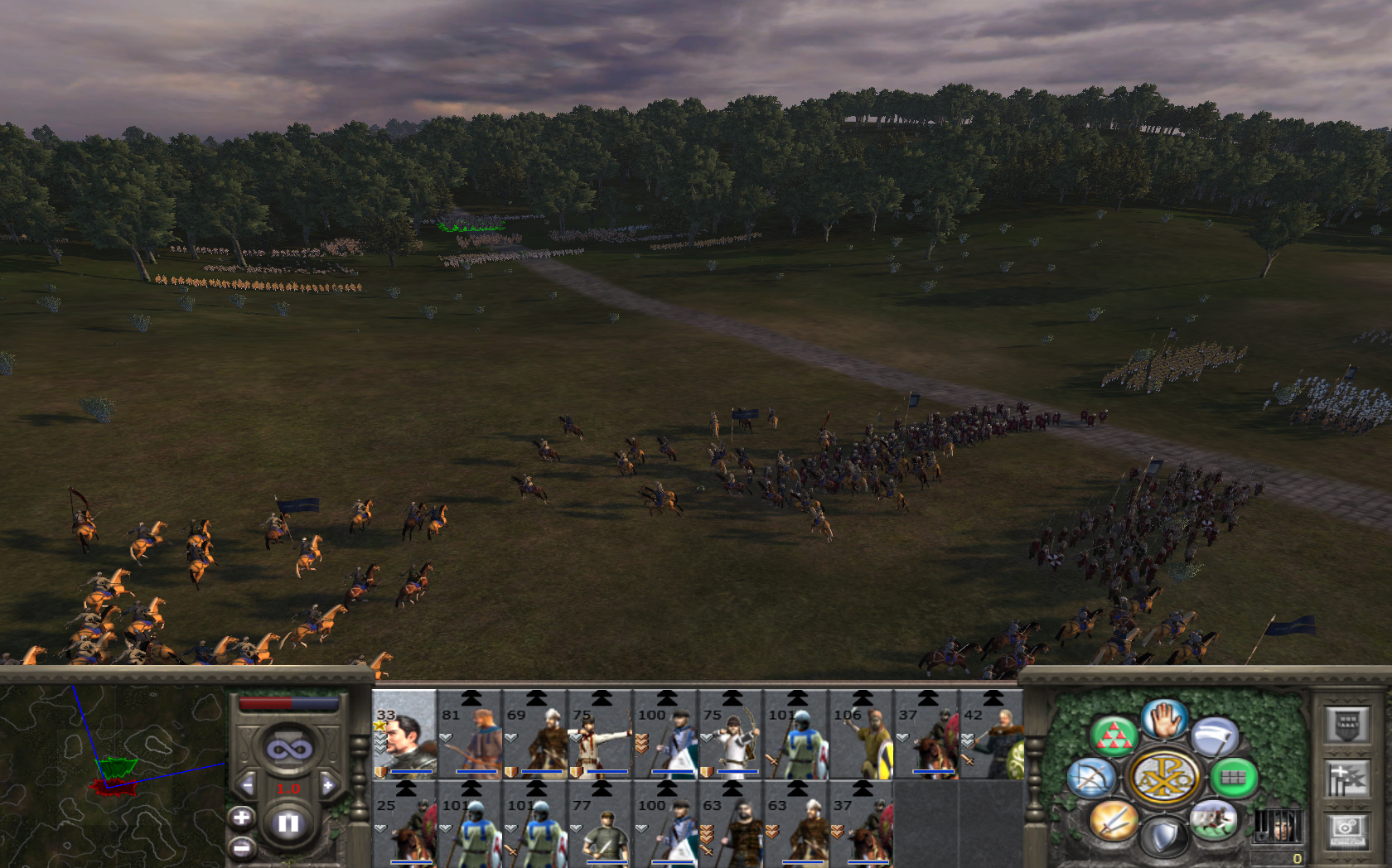This screenshot has width=1392, height=868.
Task: Pick the 25-man cavalry unit card
Action: (x=404, y=825)
